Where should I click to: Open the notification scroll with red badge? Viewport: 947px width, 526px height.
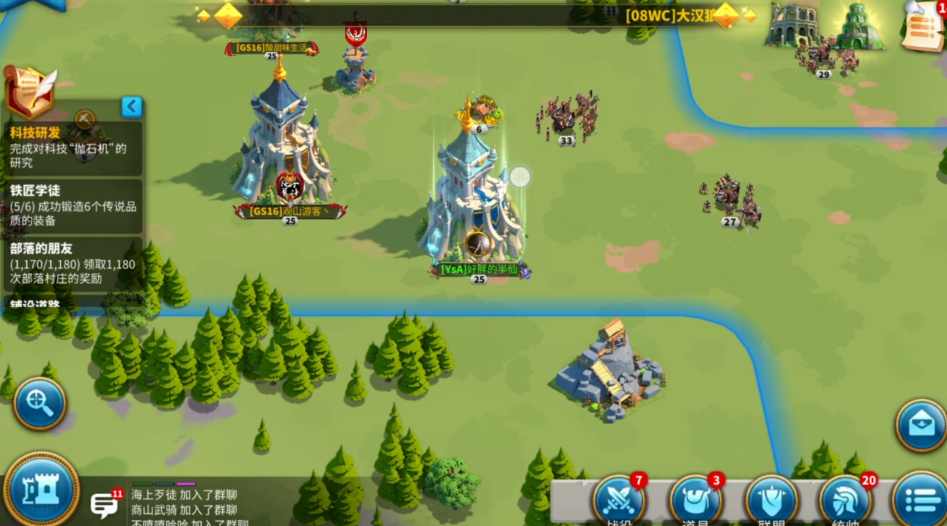coord(922,26)
